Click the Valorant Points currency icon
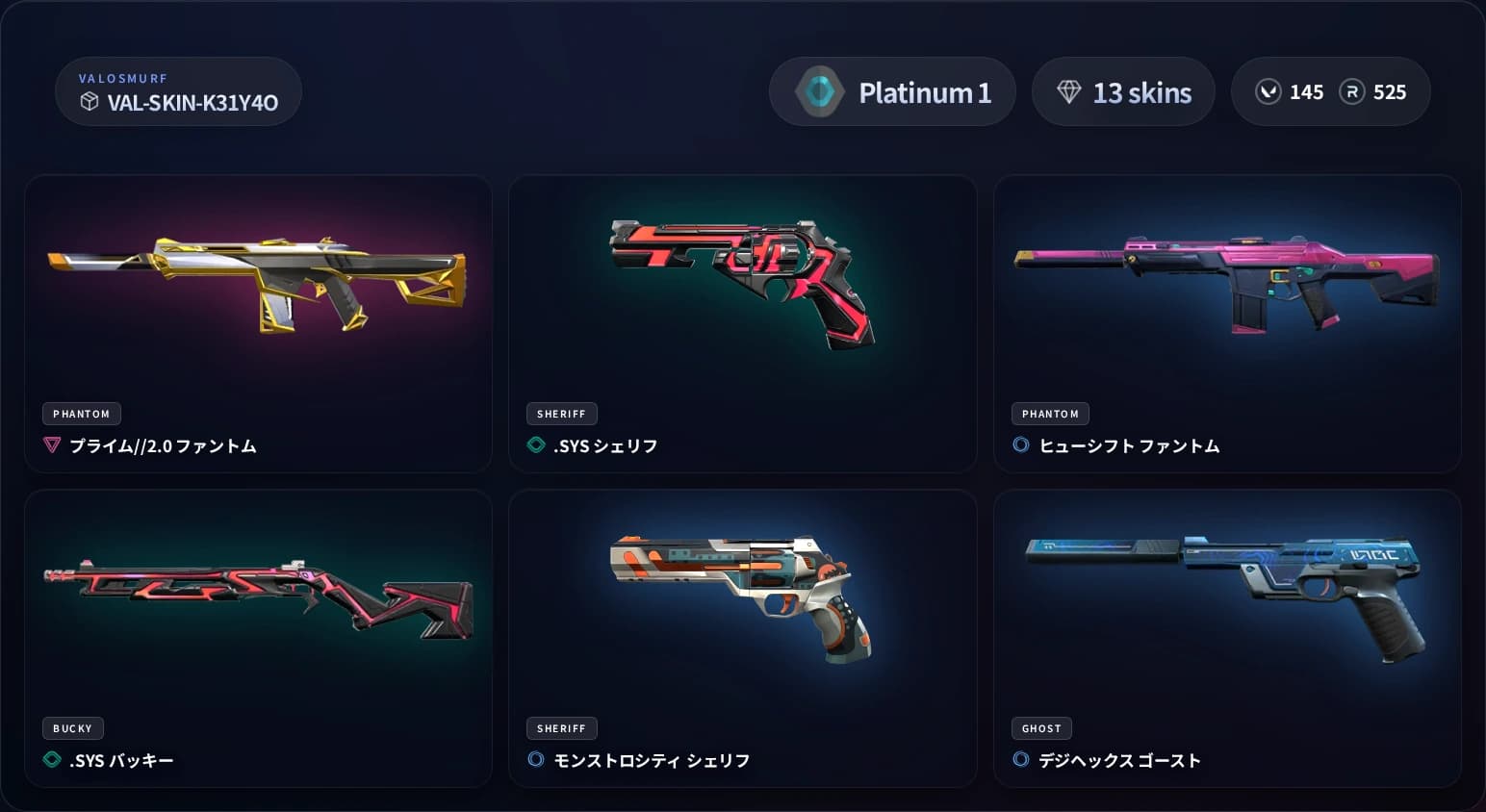Screen dimensions: 1486x812 [x=1268, y=91]
